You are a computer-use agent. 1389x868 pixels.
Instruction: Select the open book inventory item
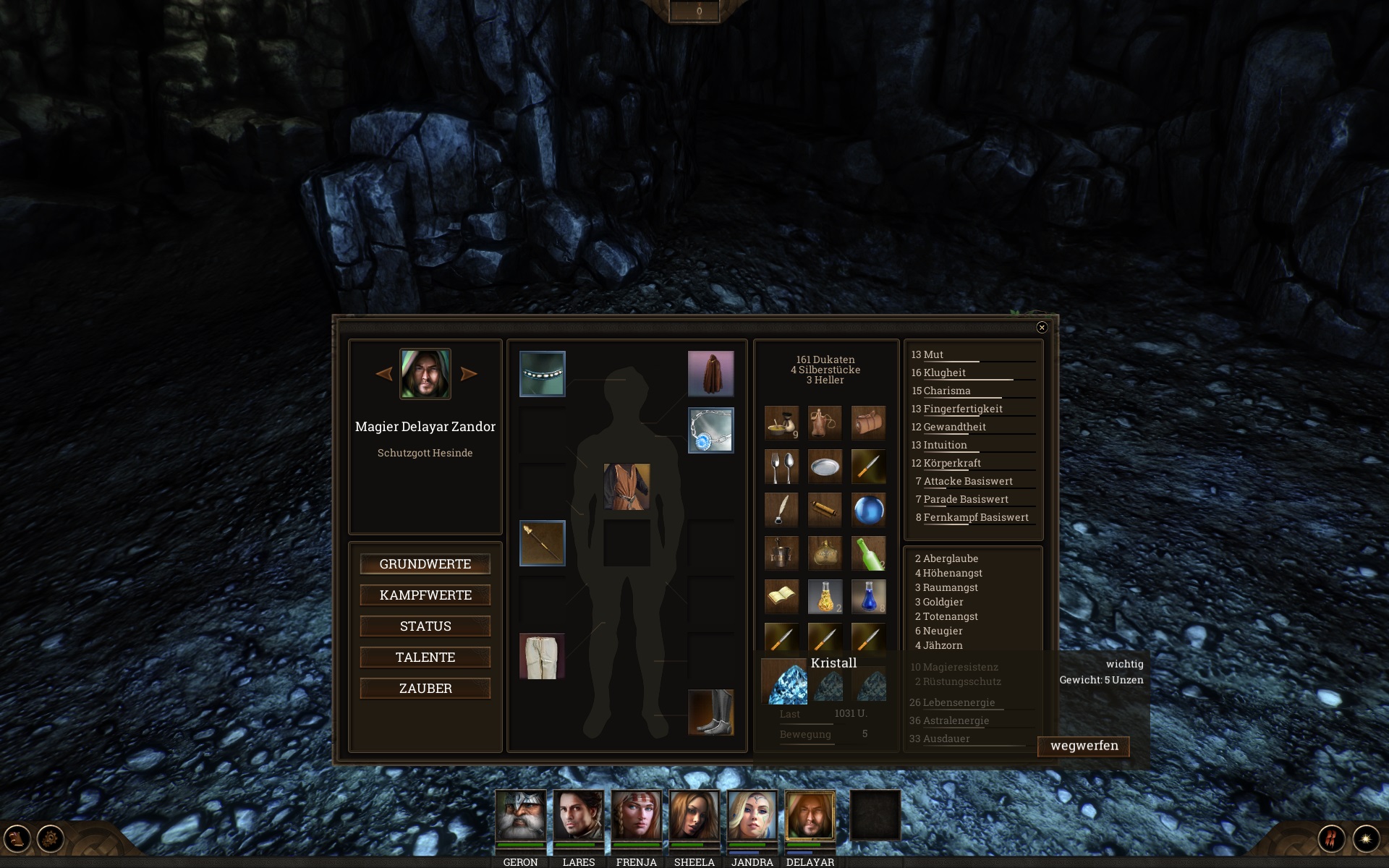[x=781, y=597]
